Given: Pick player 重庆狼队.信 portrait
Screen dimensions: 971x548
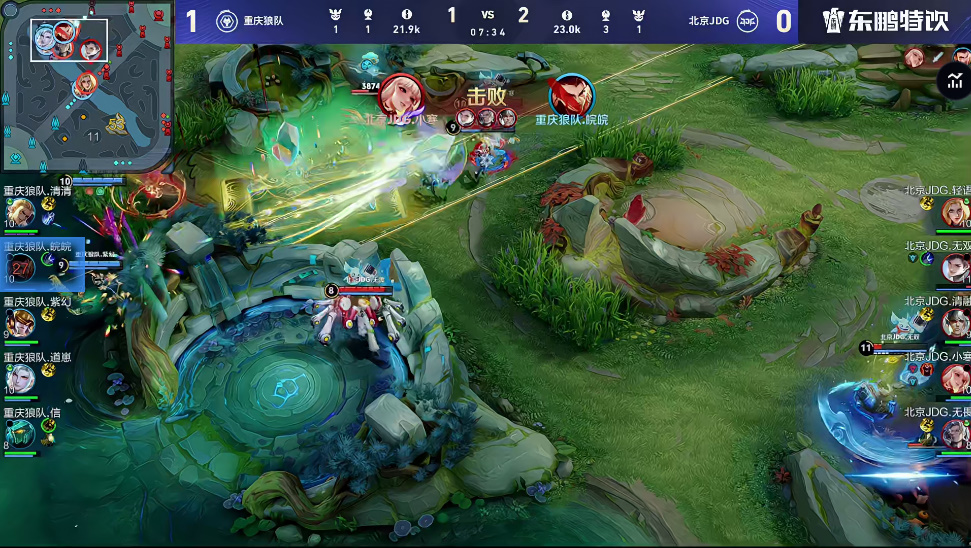Looking at the screenshot, I should (x=20, y=432).
